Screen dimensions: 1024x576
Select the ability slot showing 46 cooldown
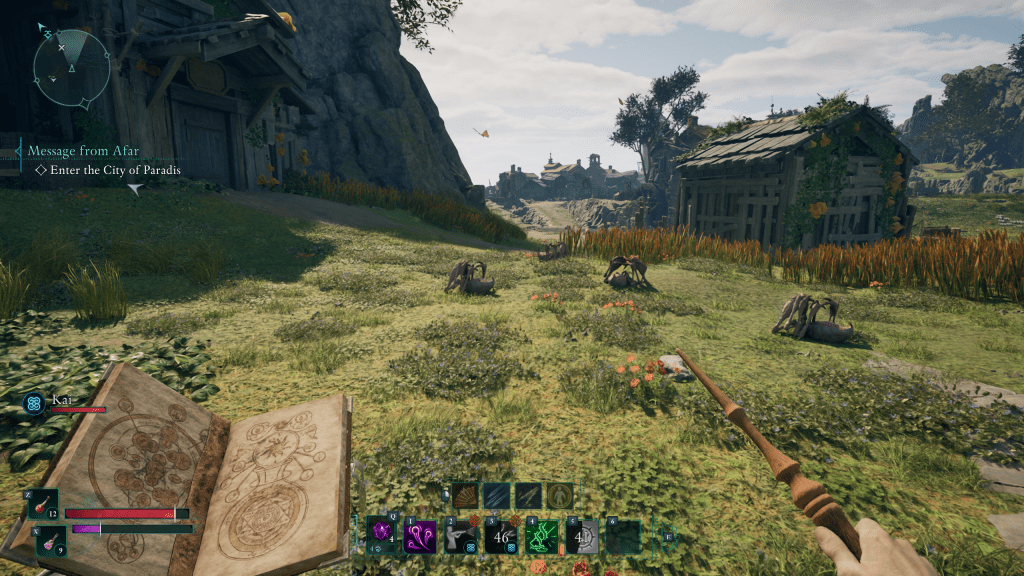pos(500,537)
